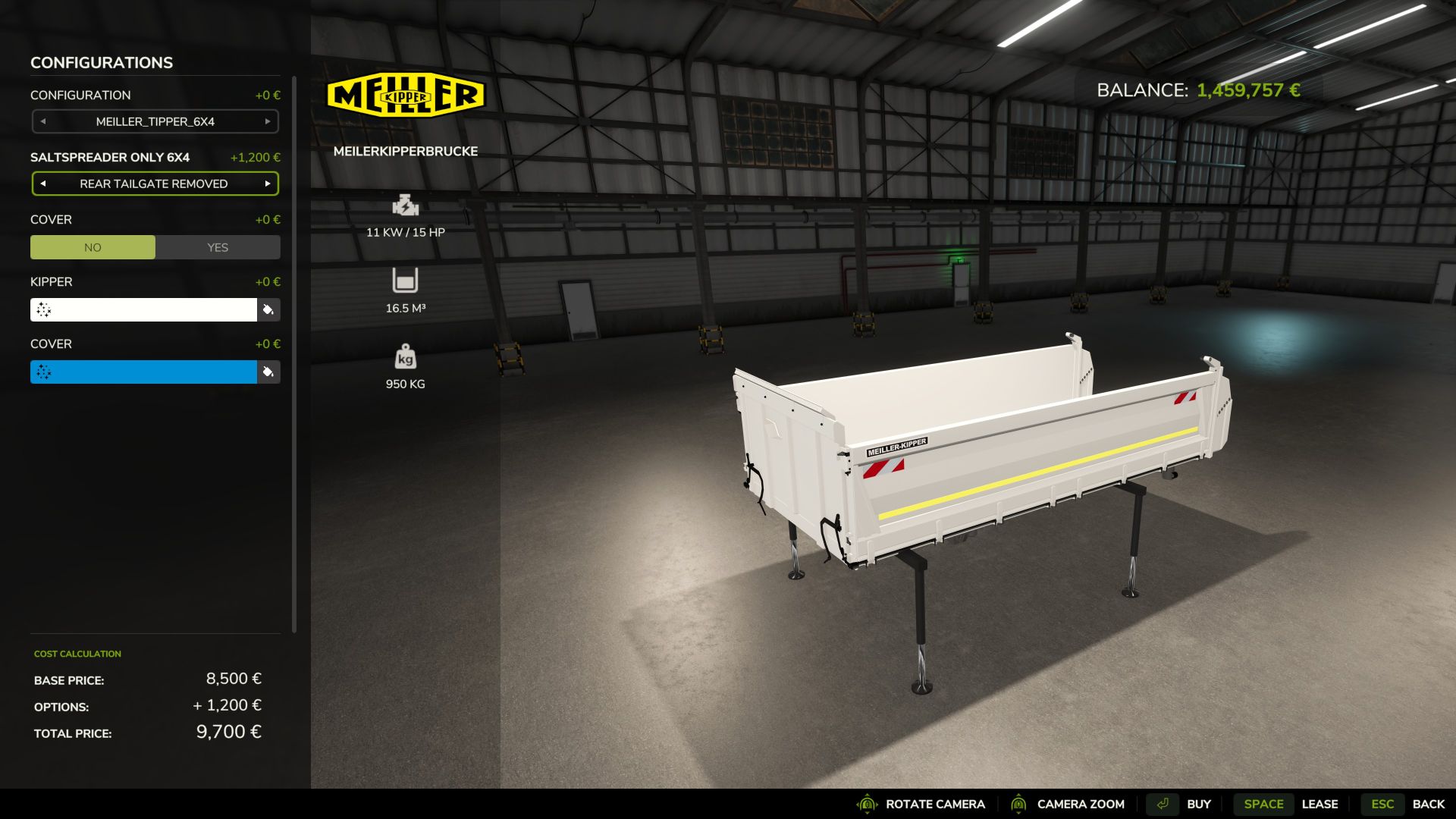
Task: Toggle the Rear Tailgate Removed option
Action: (155, 183)
